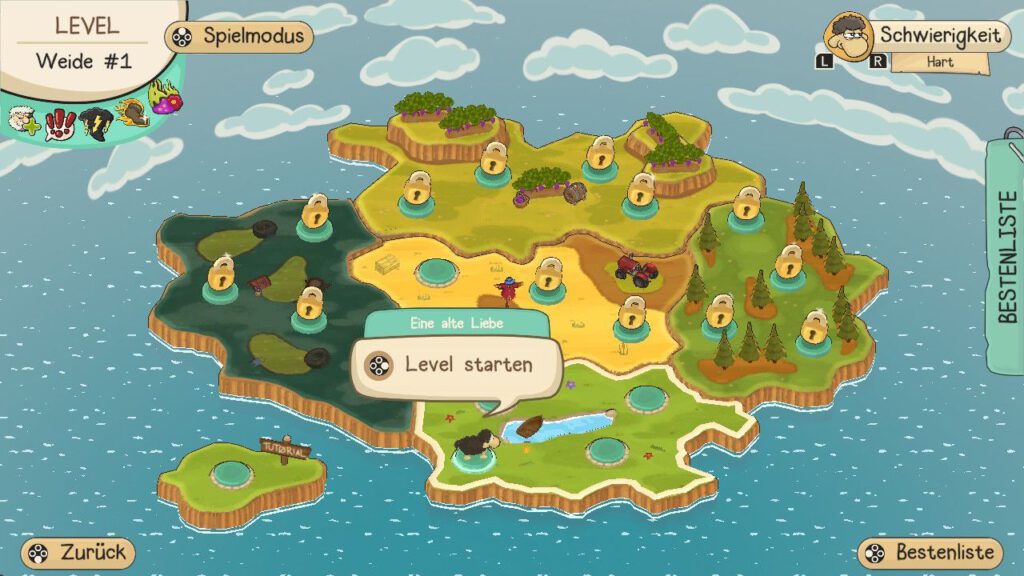Go back with the Zurück button

(x=79, y=552)
